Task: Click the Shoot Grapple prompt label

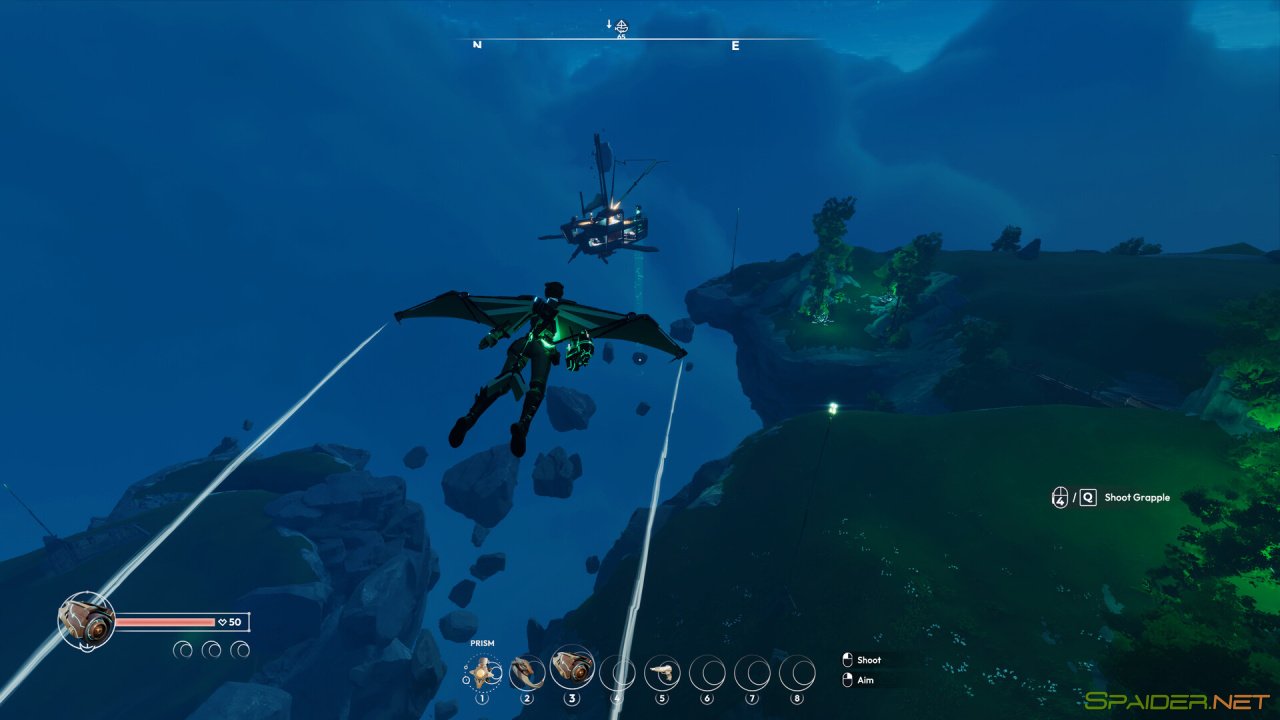Action: (1138, 497)
